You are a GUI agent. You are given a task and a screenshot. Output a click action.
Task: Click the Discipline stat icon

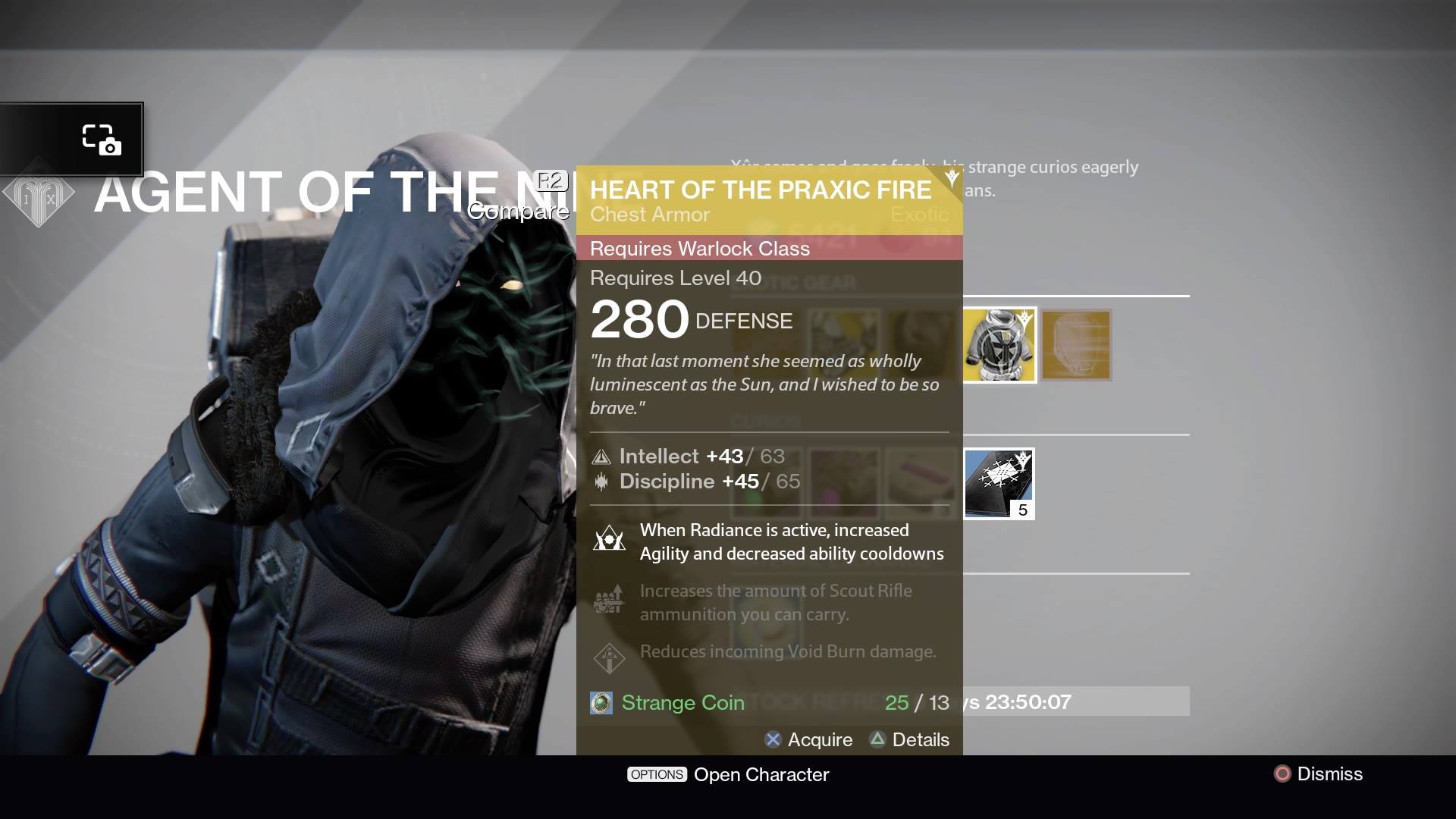(x=603, y=482)
